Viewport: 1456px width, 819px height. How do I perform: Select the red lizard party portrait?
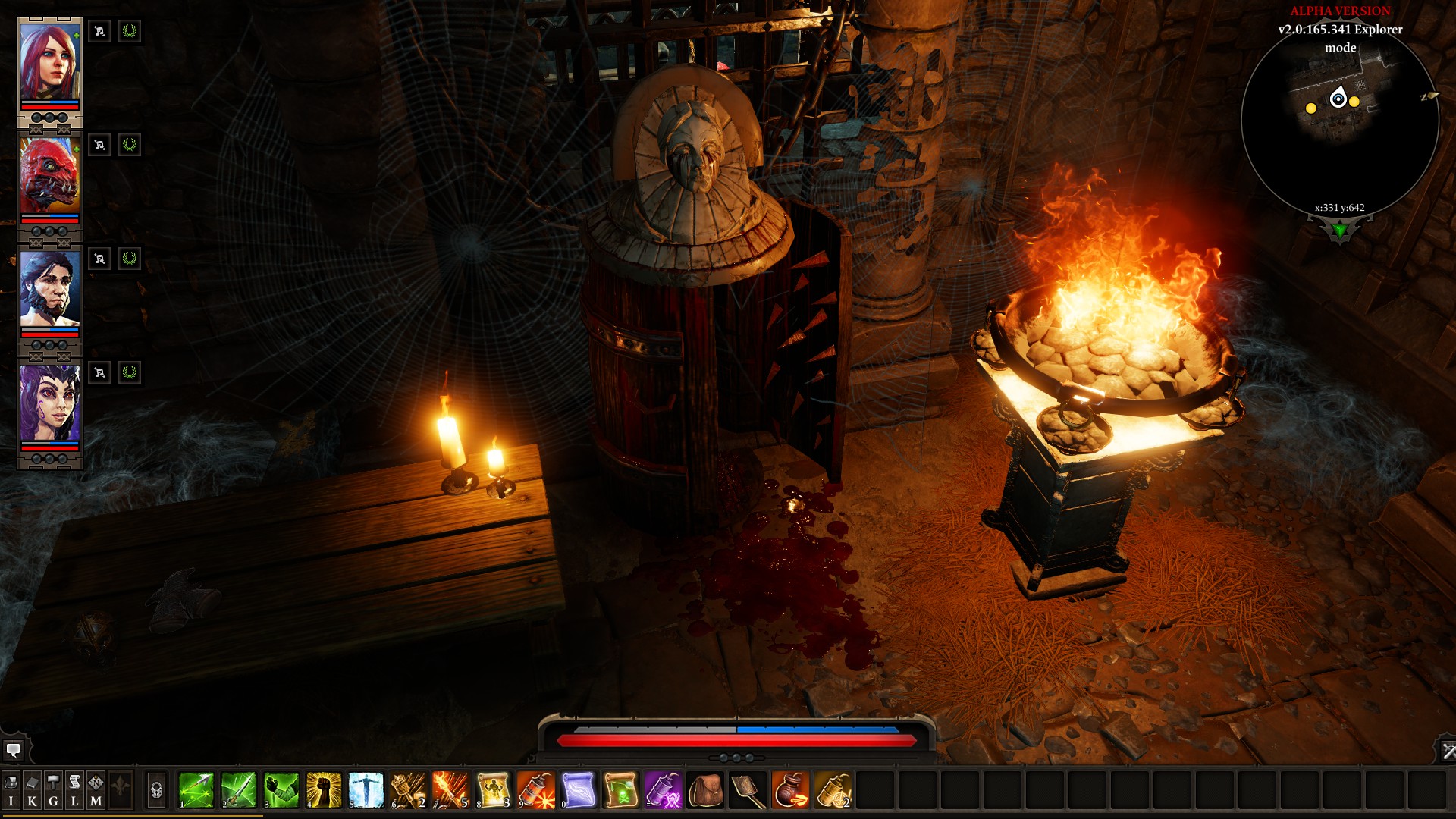(x=49, y=176)
